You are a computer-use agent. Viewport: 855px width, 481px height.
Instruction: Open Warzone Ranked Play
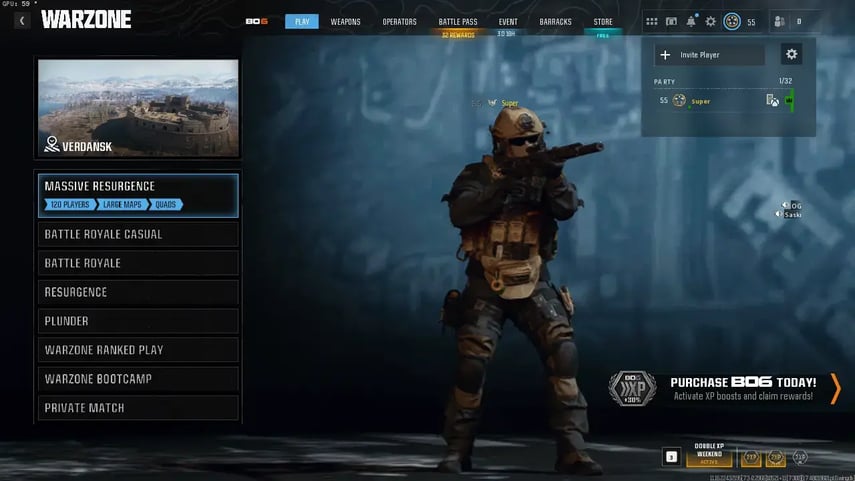138,351
